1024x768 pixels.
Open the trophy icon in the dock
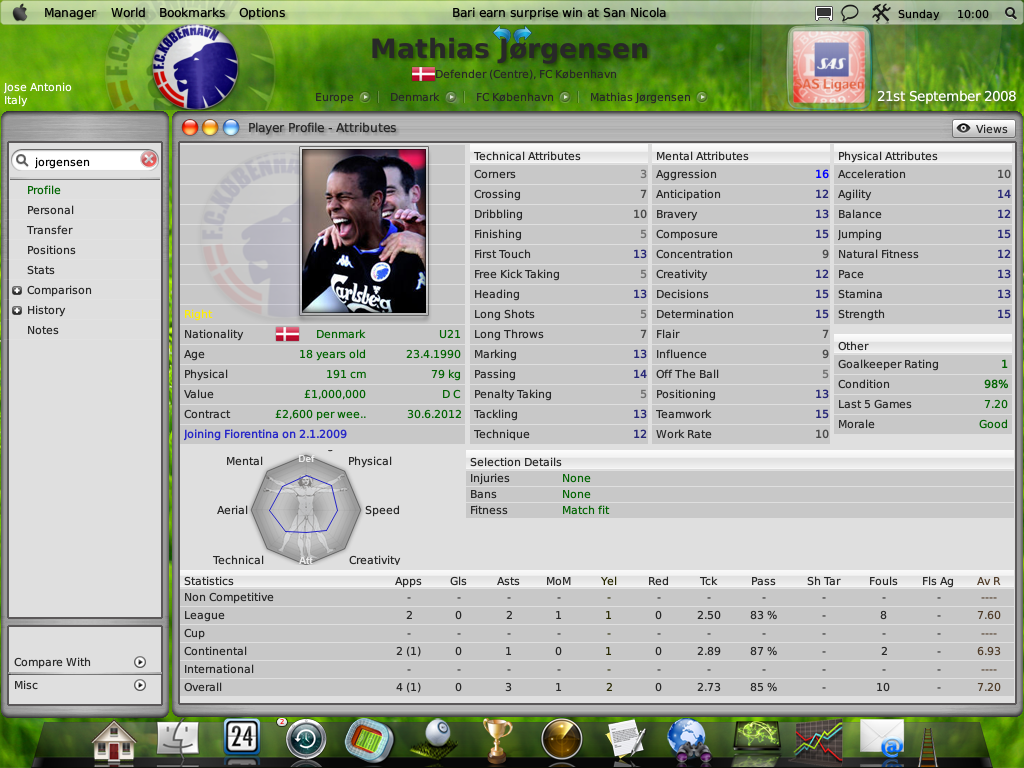click(x=497, y=740)
